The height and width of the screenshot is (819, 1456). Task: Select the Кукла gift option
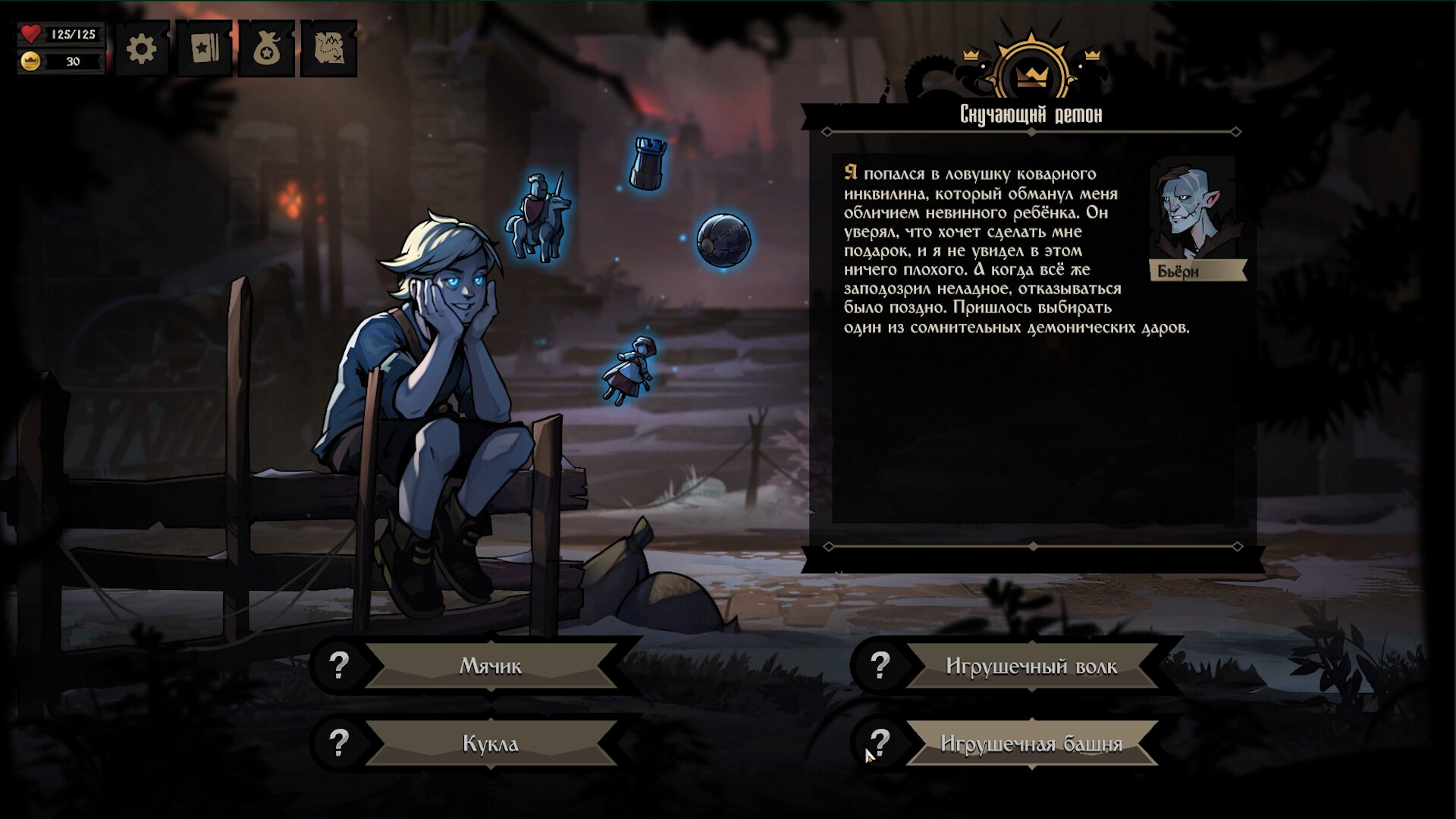[x=491, y=744]
